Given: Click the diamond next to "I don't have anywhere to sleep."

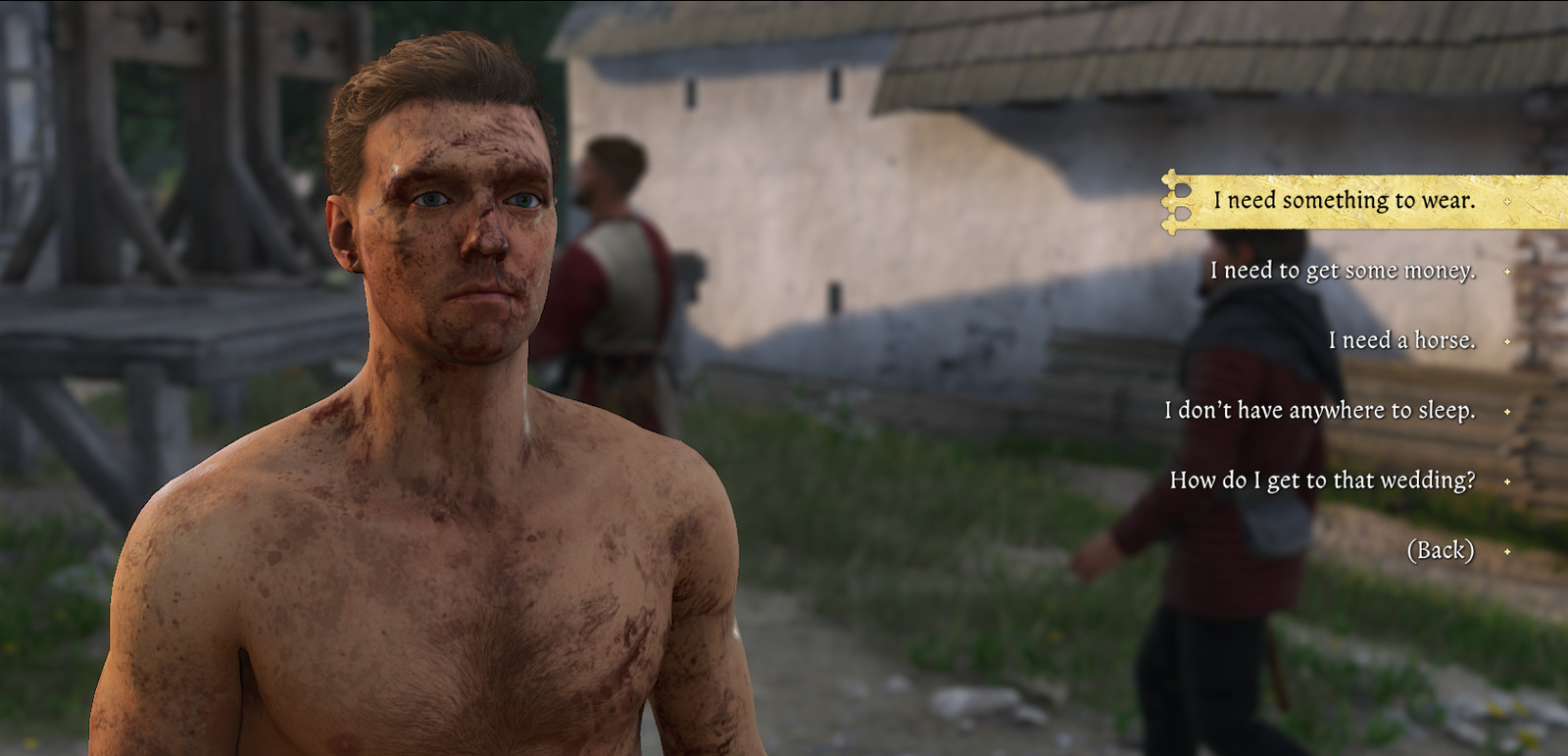Looking at the screenshot, I should click(x=1505, y=412).
